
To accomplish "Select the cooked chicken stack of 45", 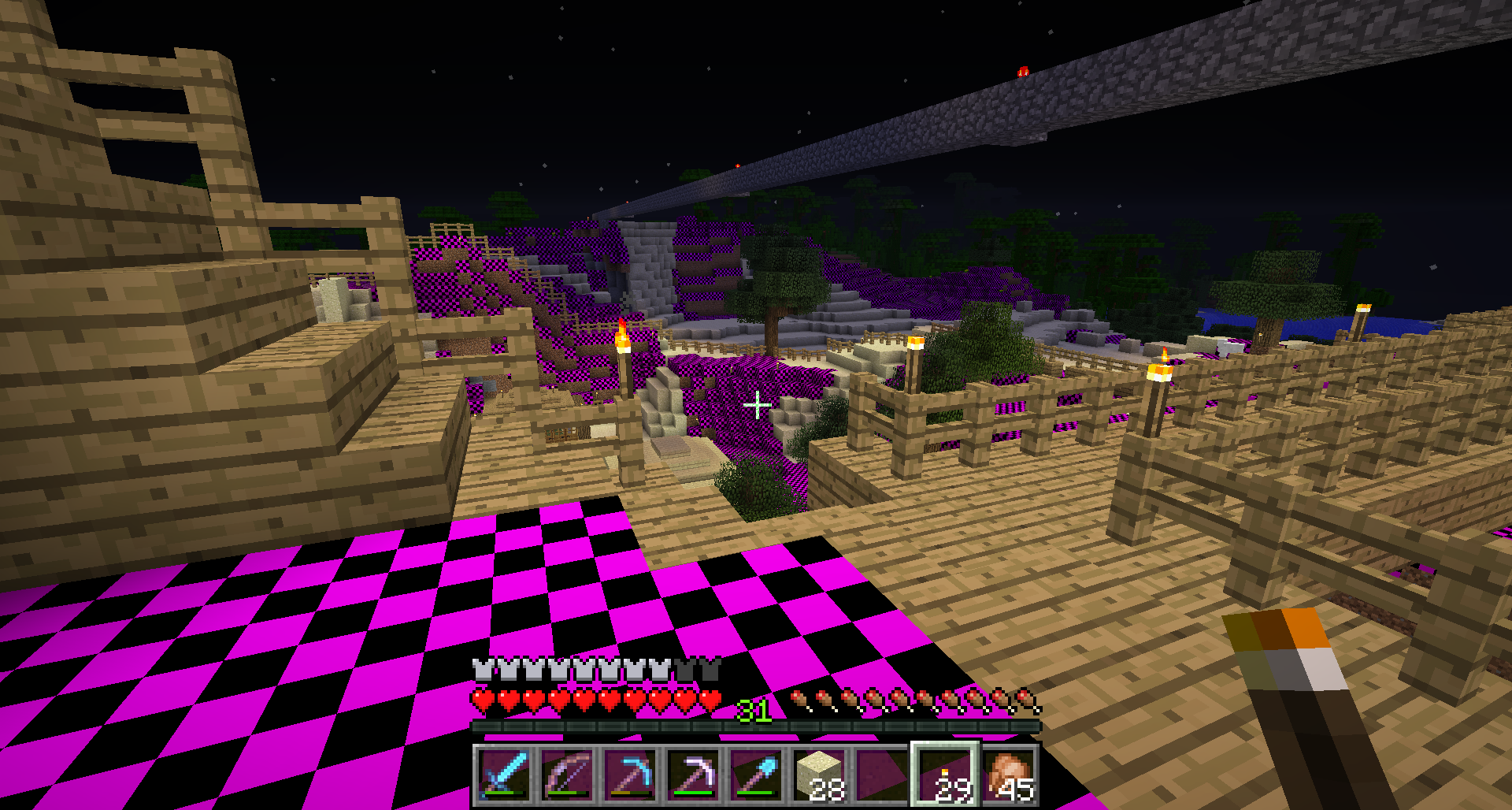I will pos(1009,775).
